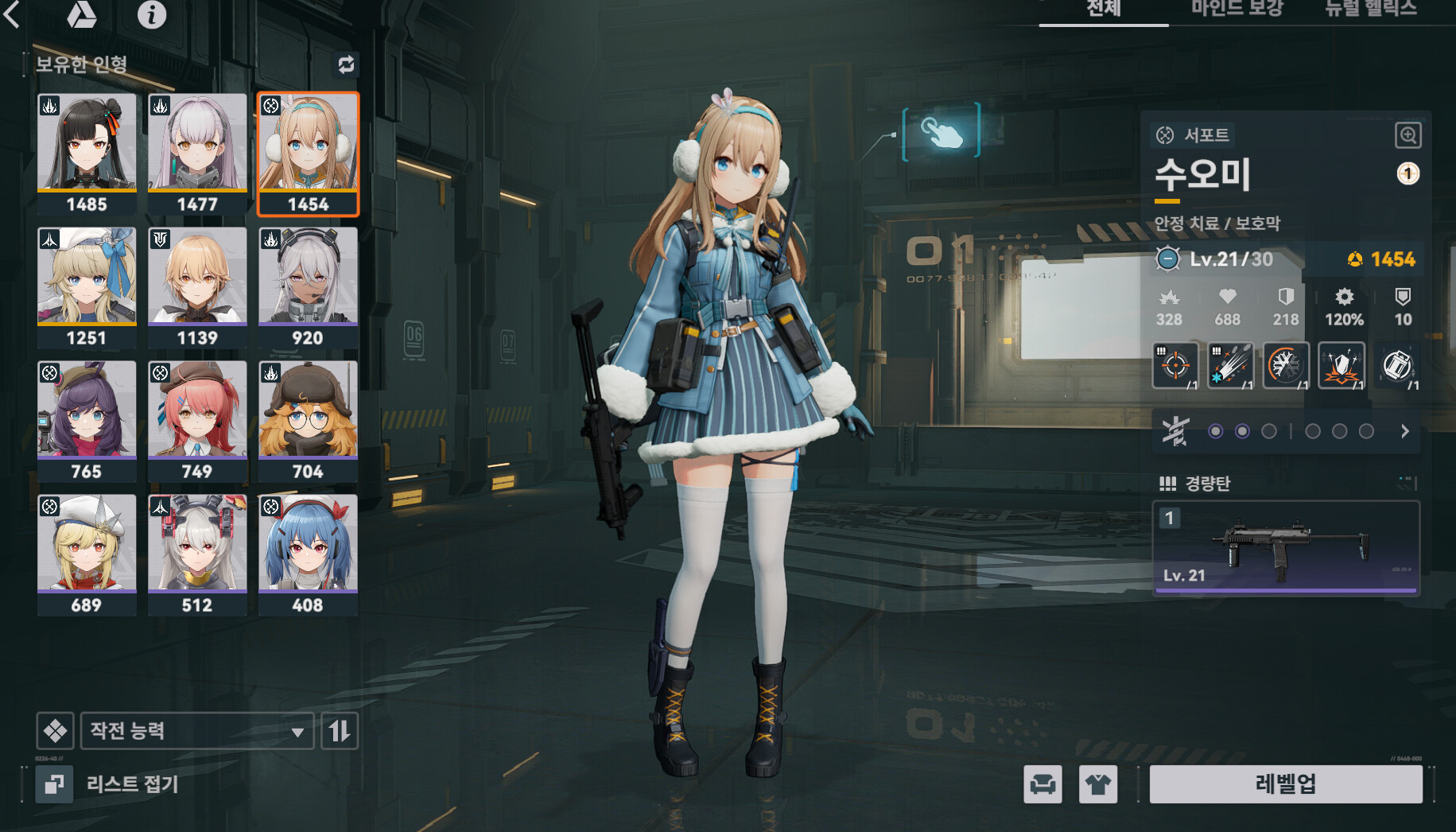This screenshot has height=832, width=1456.
Task: Choose the blue-haired doll rated 408
Action: [308, 554]
